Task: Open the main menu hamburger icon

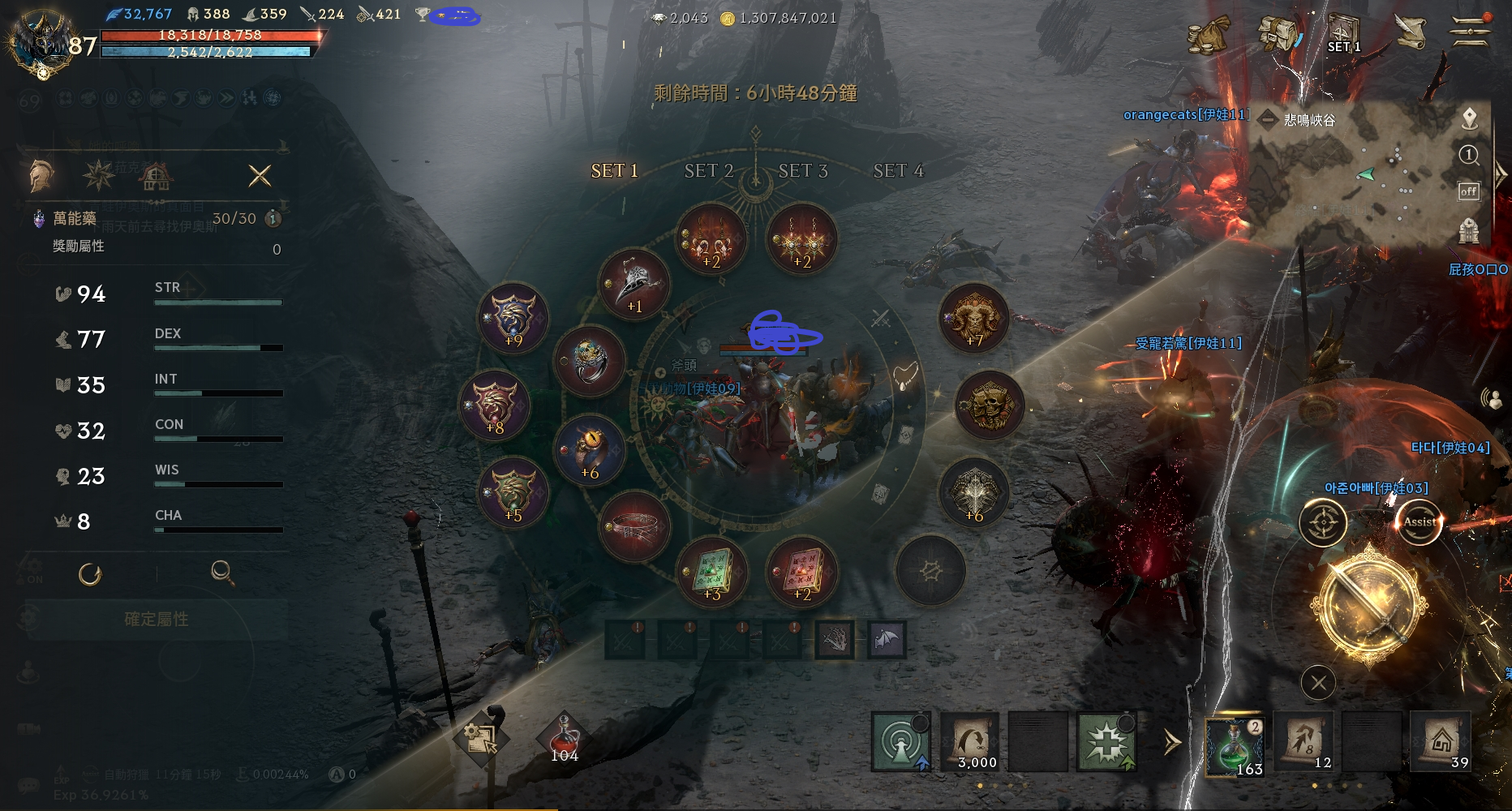Action: [1470, 32]
